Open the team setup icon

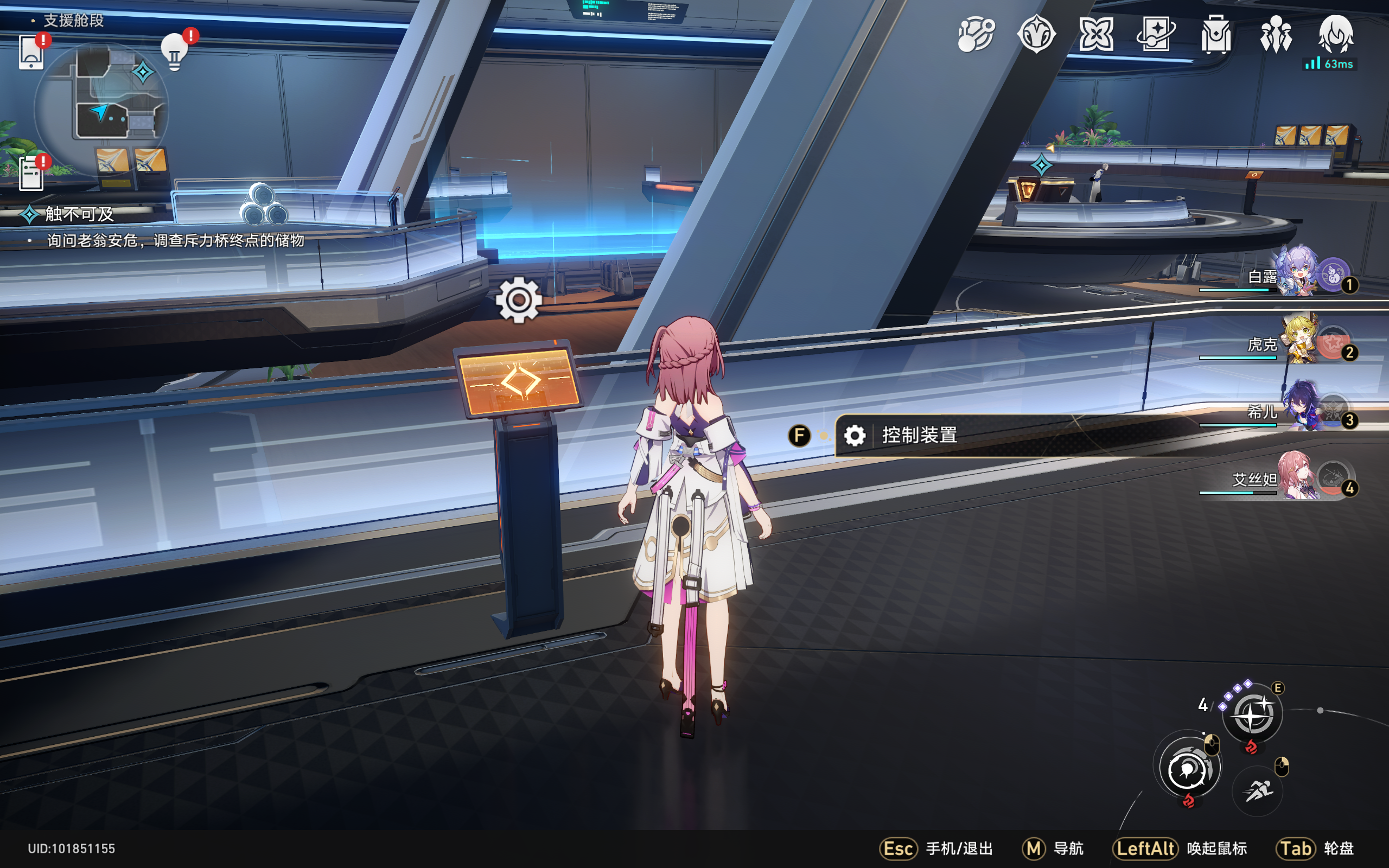[x=1276, y=34]
